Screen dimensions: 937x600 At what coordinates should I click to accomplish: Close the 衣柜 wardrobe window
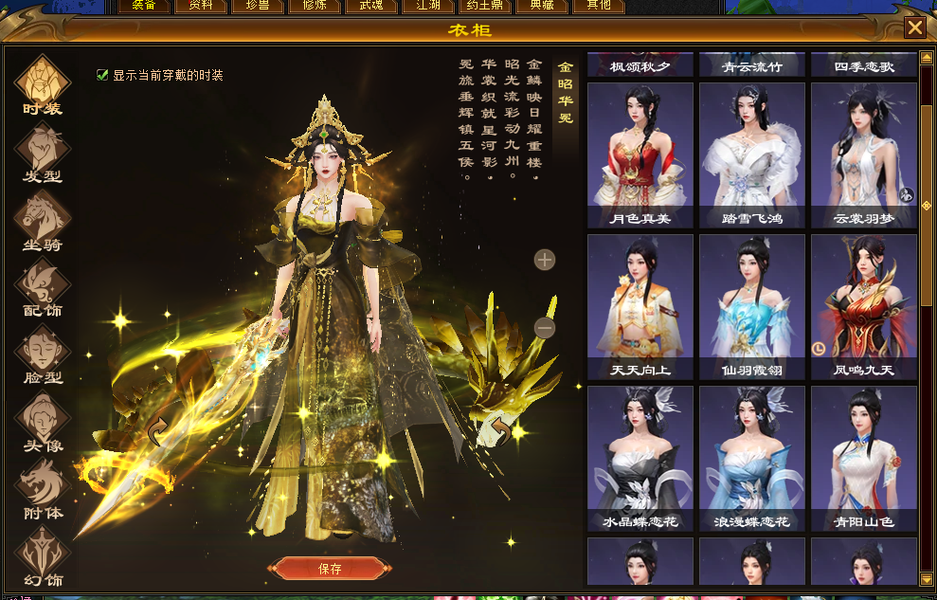click(x=914, y=28)
